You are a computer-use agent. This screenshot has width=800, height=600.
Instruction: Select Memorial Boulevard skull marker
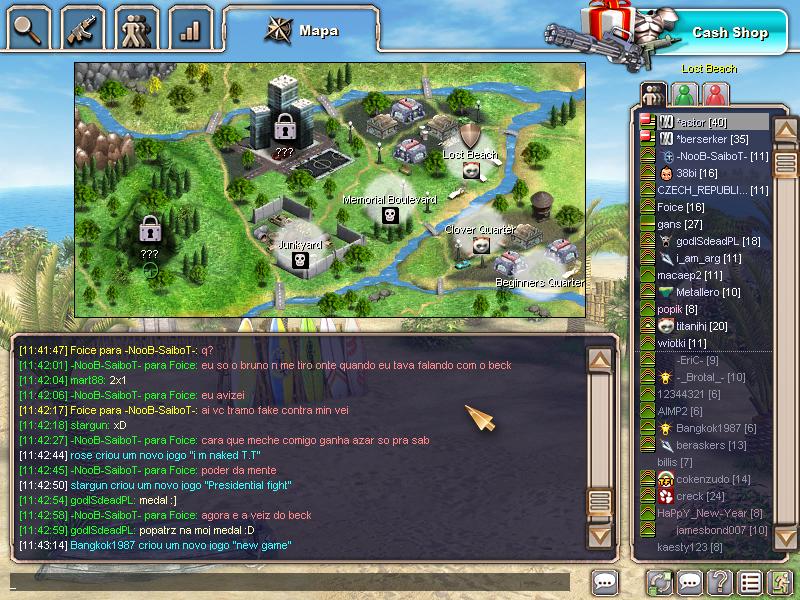[x=390, y=215]
